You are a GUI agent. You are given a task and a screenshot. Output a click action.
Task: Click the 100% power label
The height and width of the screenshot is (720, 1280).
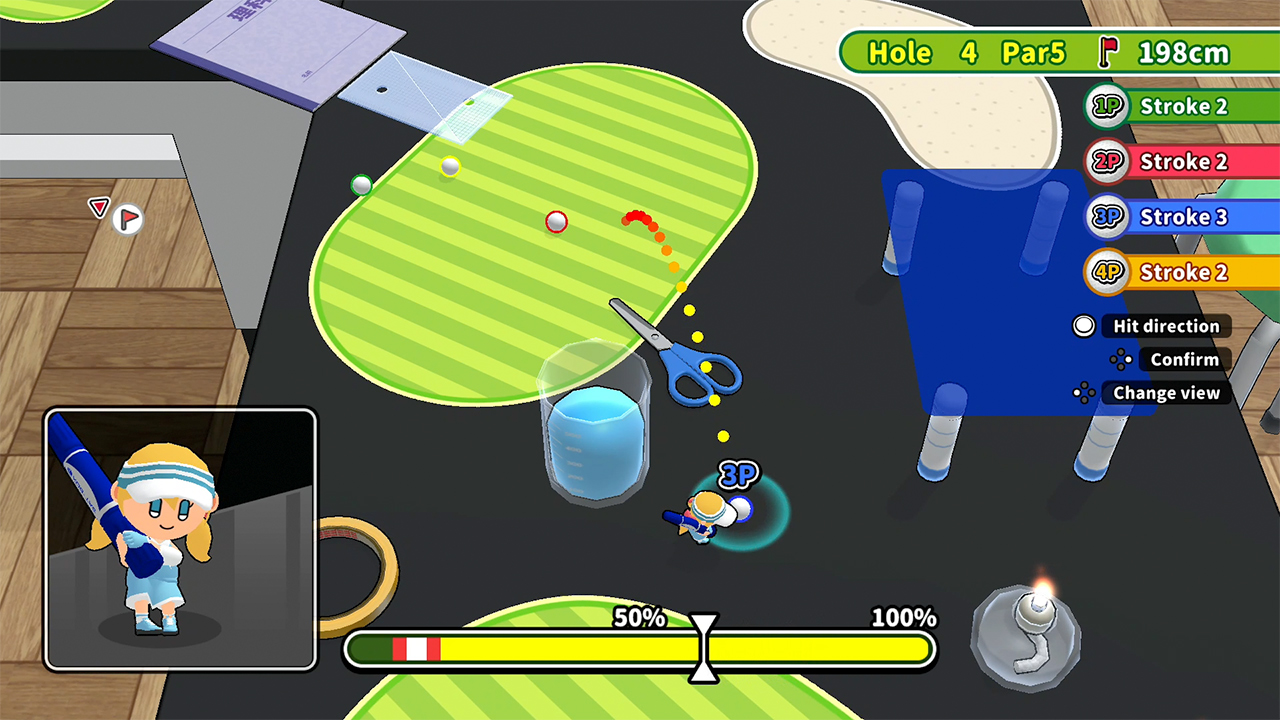point(900,619)
